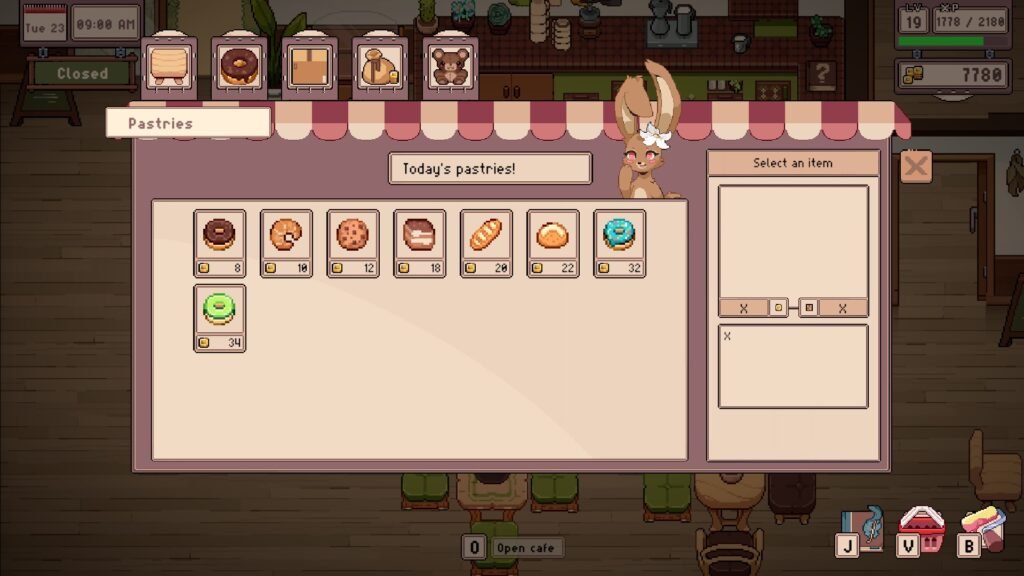Close the pastries shop window
This screenshot has width=1024, height=576.
[x=916, y=166]
